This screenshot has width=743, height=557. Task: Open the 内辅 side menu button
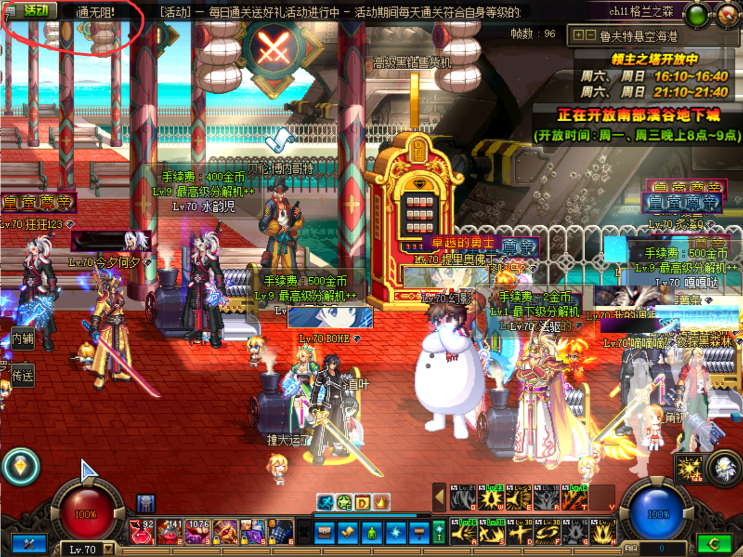21,340
